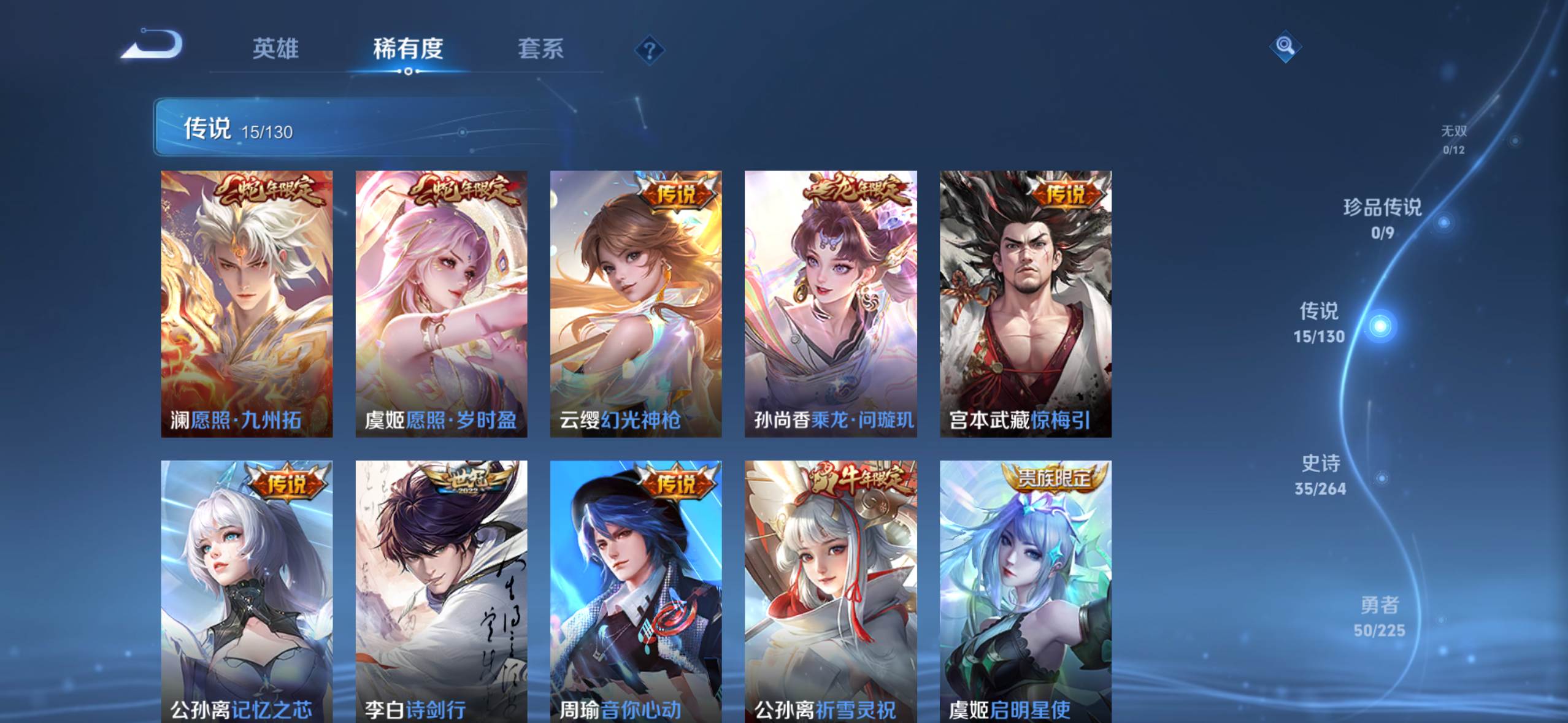Image resolution: width=1568 pixels, height=723 pixels.
Task: Jump to 史诗 rarity section
Action: click(1321, 474)
